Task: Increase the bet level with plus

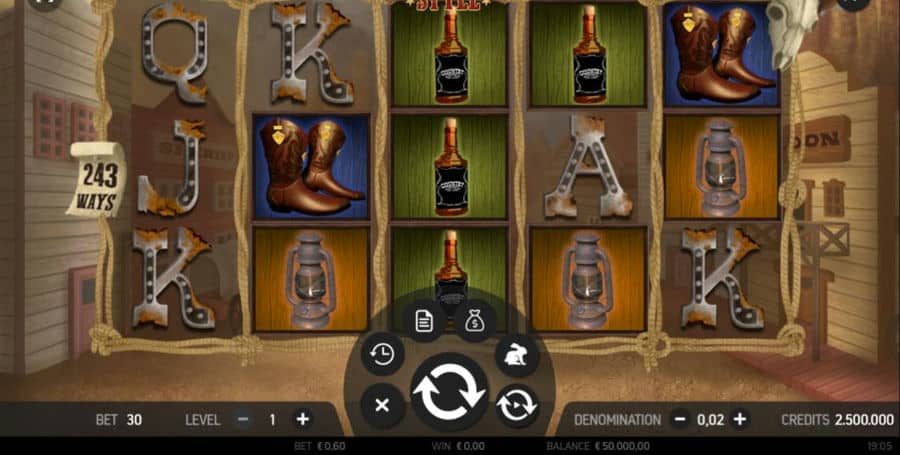Action: (302, 420)
